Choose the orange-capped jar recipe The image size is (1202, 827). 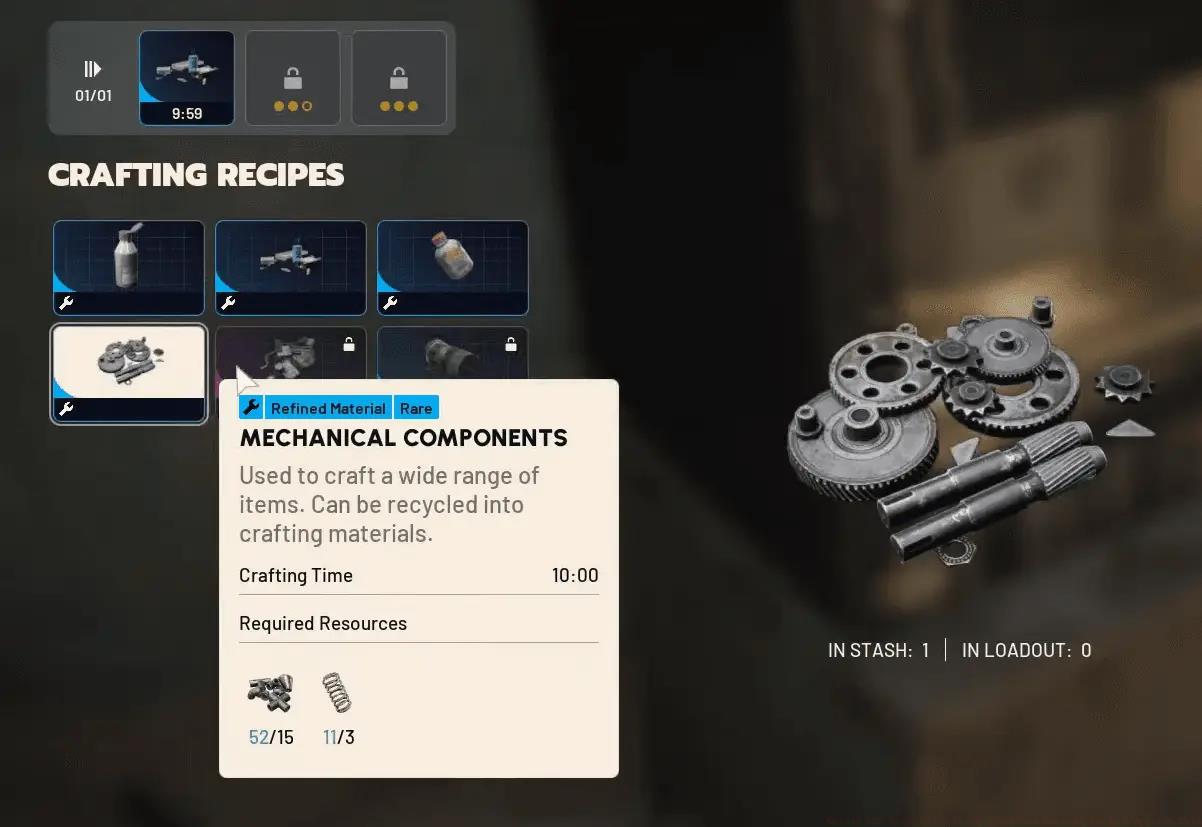pyautogui.click(x=453, y=267)
